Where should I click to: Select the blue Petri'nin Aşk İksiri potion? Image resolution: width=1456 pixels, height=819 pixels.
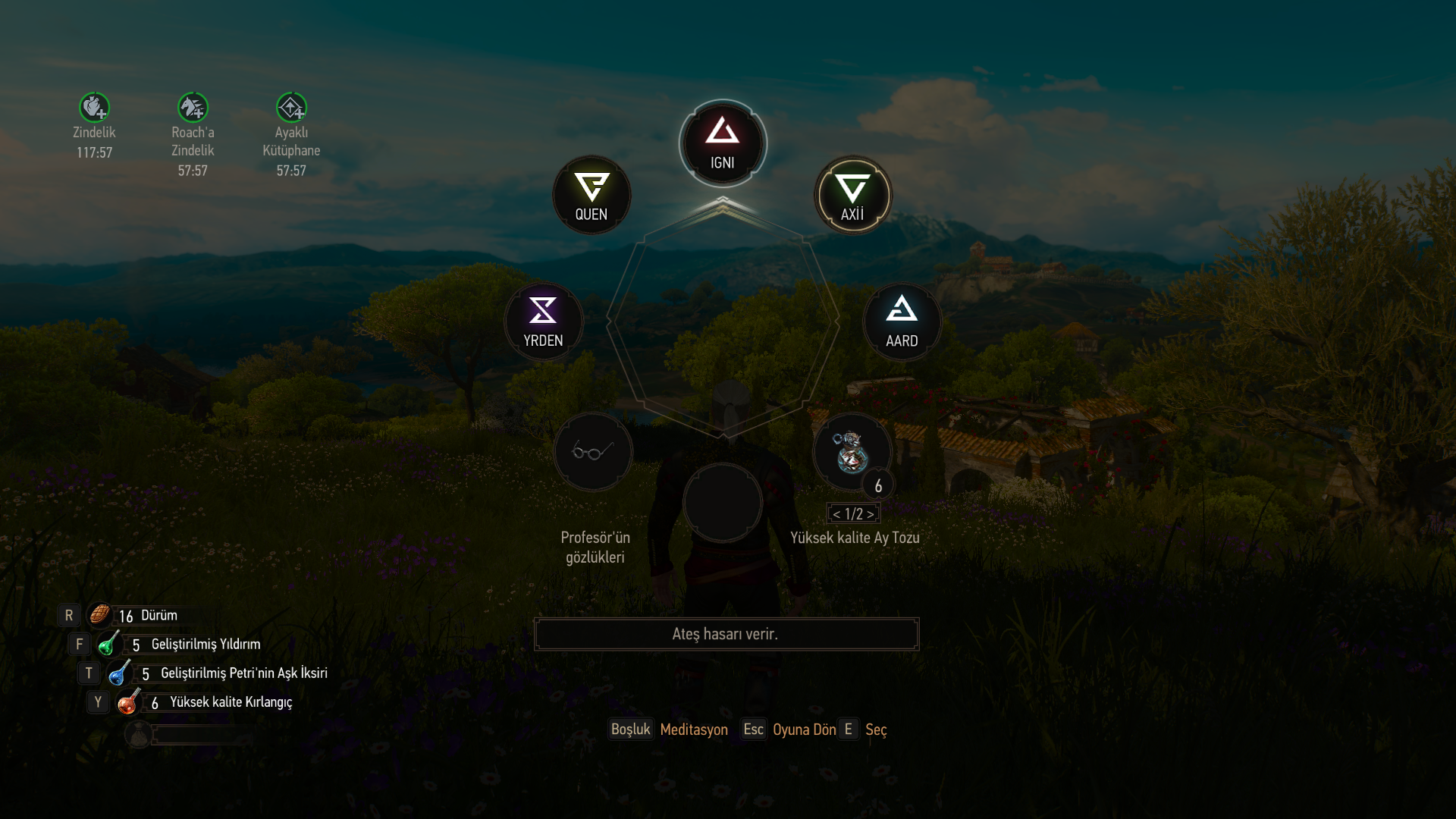118,673
